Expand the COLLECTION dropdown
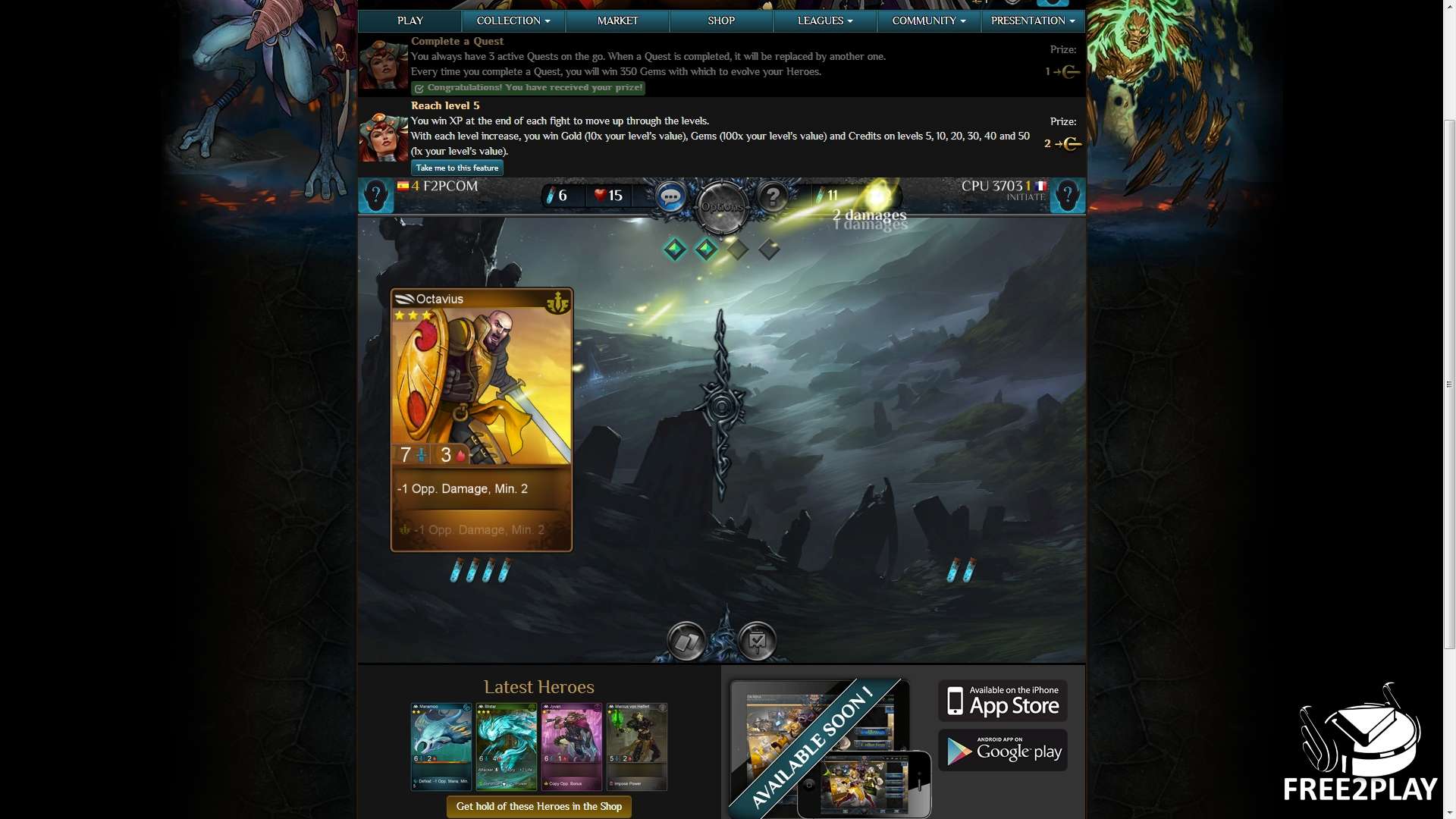This screenshot has height=819, width=1456. [513, 21]
